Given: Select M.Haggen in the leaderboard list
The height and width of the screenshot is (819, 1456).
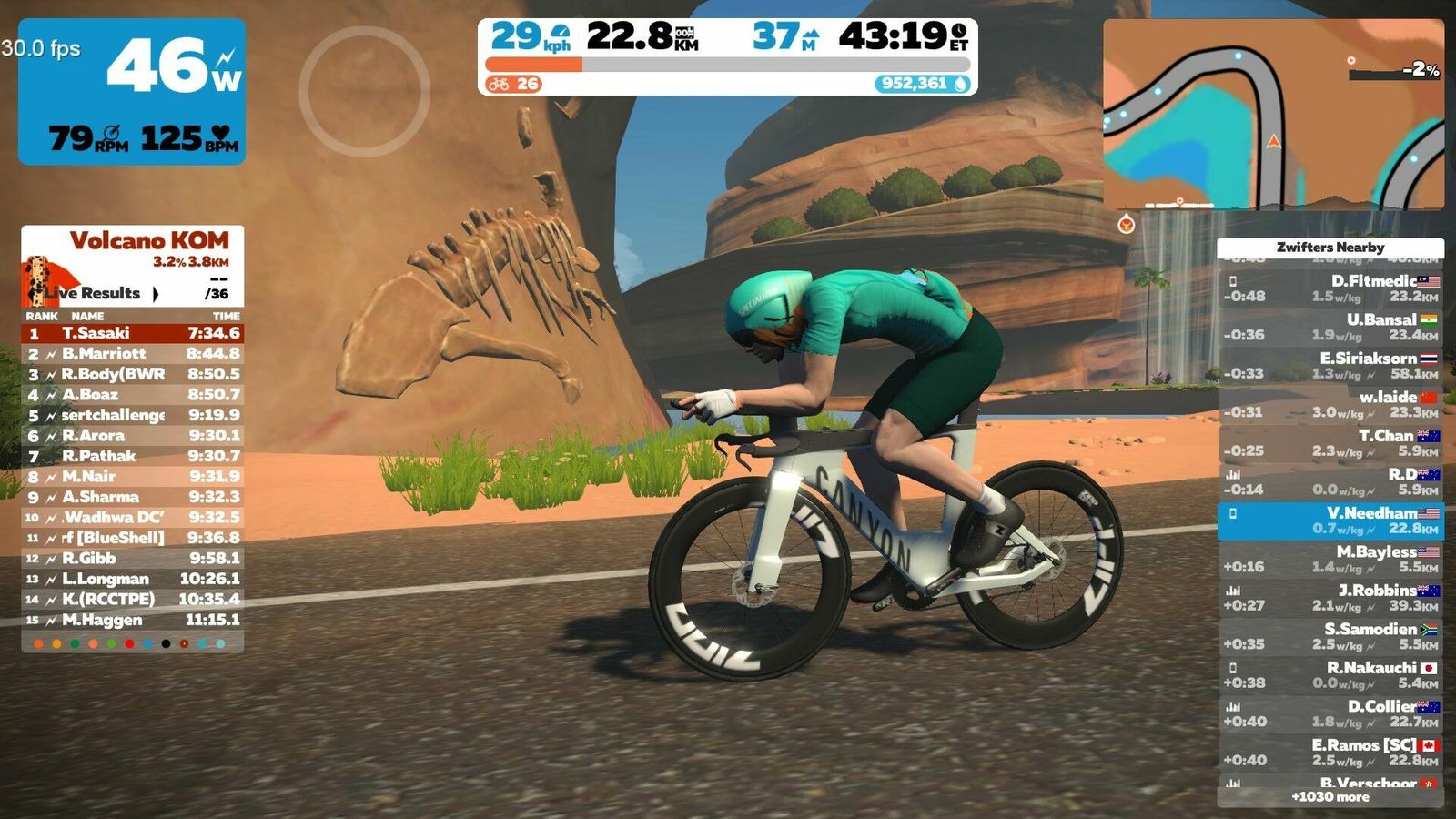Looking at the screenshot, I should pos(133,620).
